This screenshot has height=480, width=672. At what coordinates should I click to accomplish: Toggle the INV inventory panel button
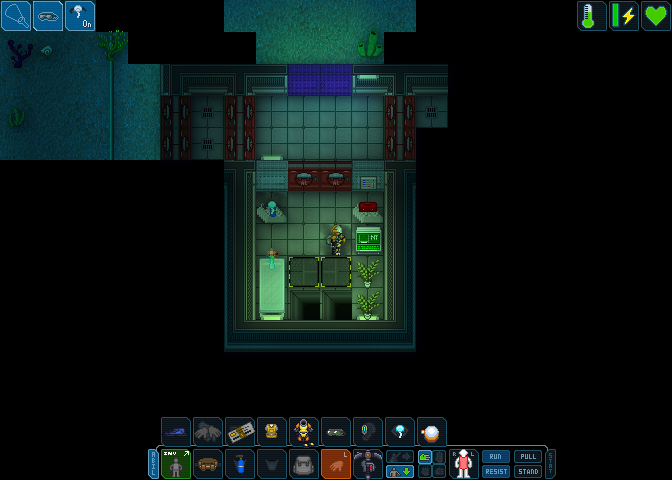(176, 464)
